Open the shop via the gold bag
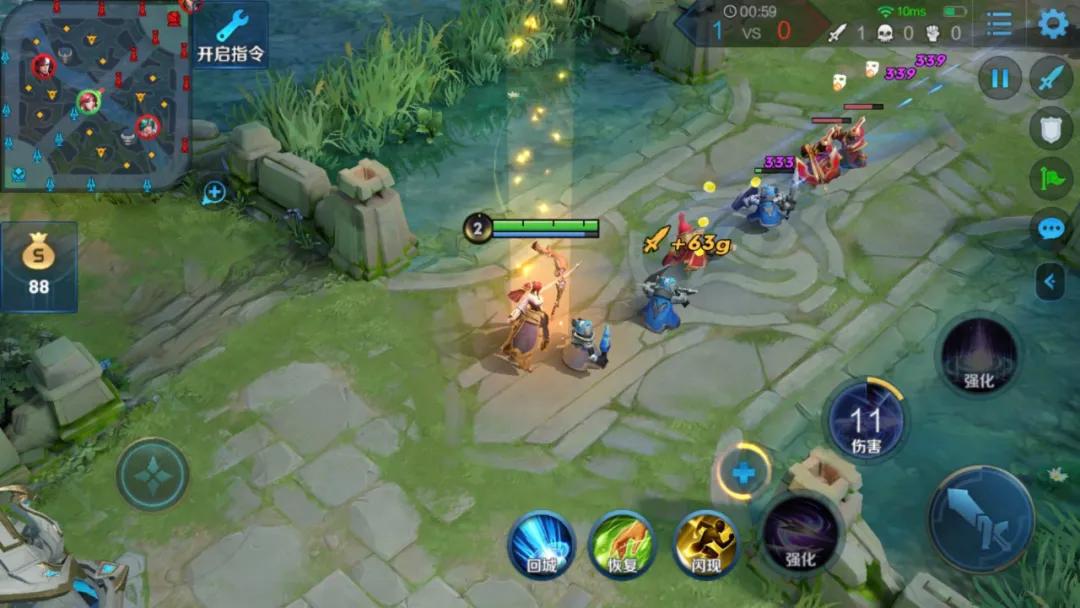The image size is (1080, 608). (x=39, y=266)
